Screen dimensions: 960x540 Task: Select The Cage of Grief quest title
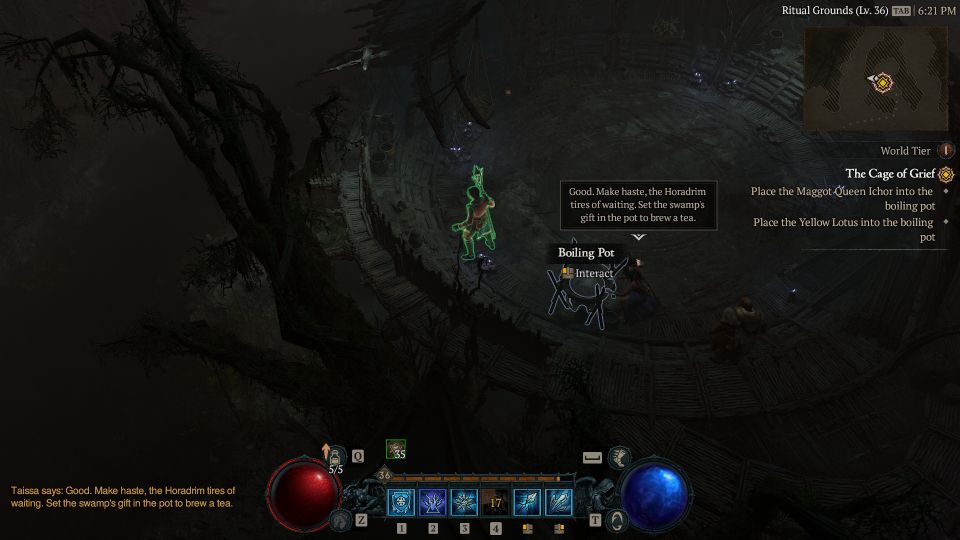890,174
